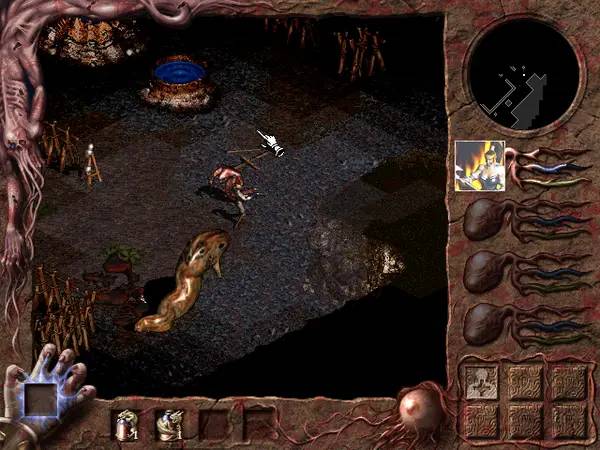The image size is (600, 450).
Task: Pick the coiled dragon figurine slot
Action: [167, 424]
